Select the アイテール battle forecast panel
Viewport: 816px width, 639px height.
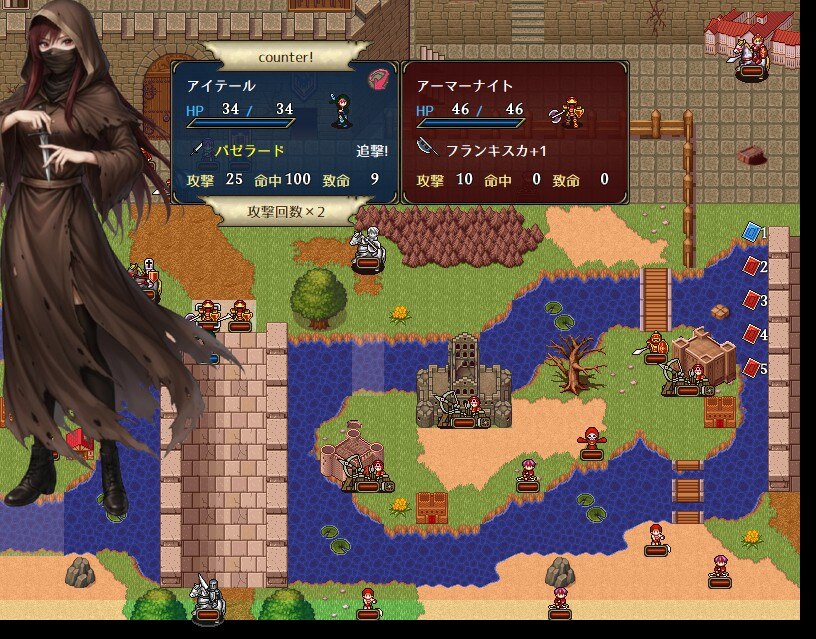point(285,132)
